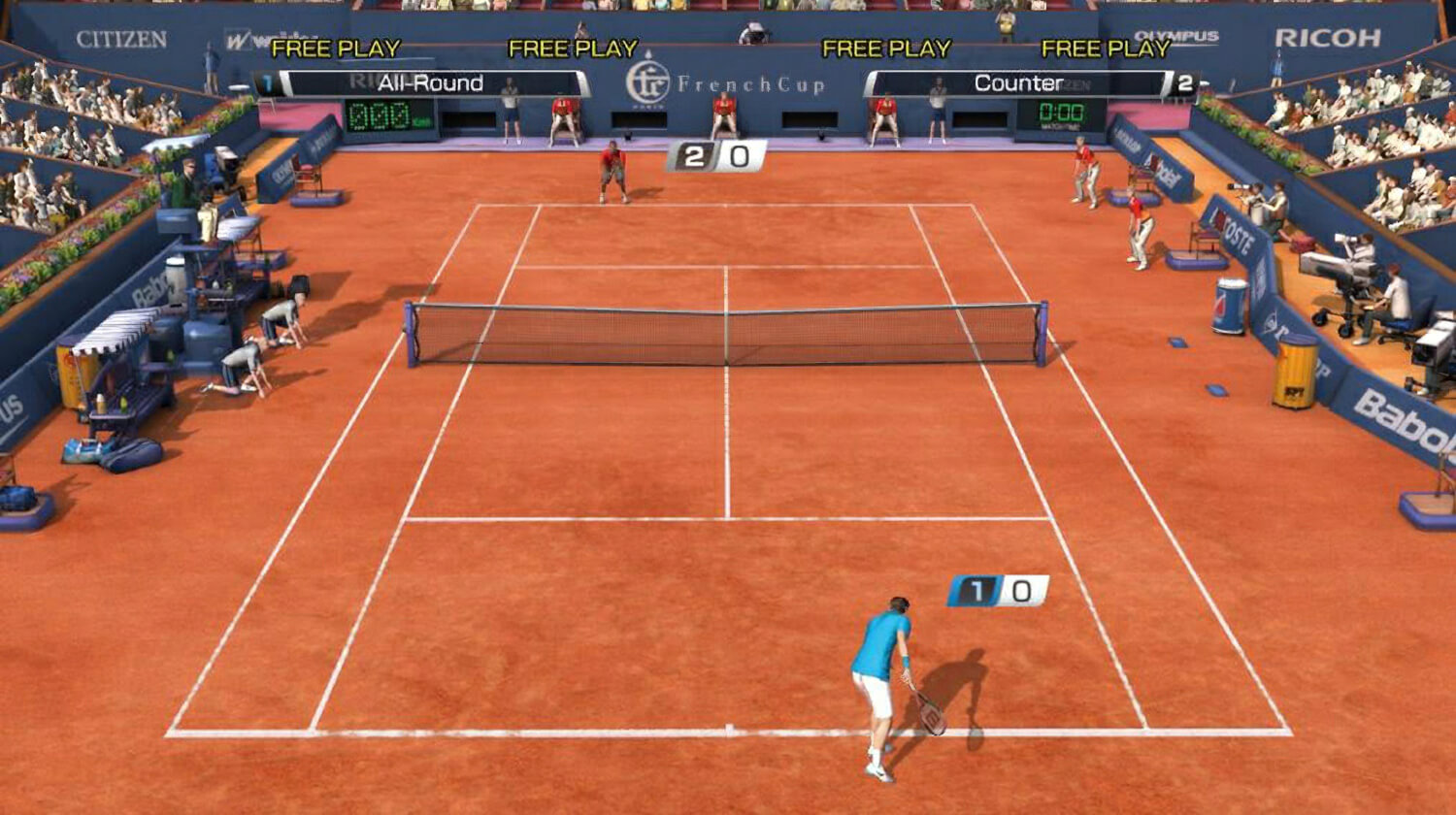Open the green serve speed display
The image size is (1456, 815).
pyautogui.click(x=380, y=114)
